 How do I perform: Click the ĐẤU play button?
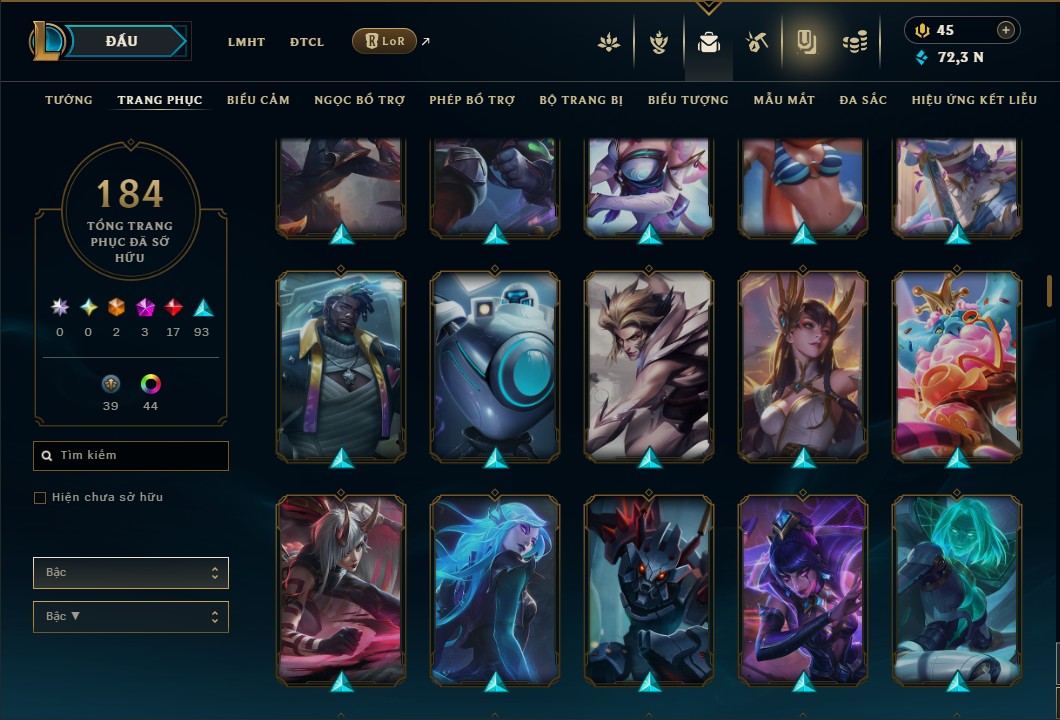122,41
